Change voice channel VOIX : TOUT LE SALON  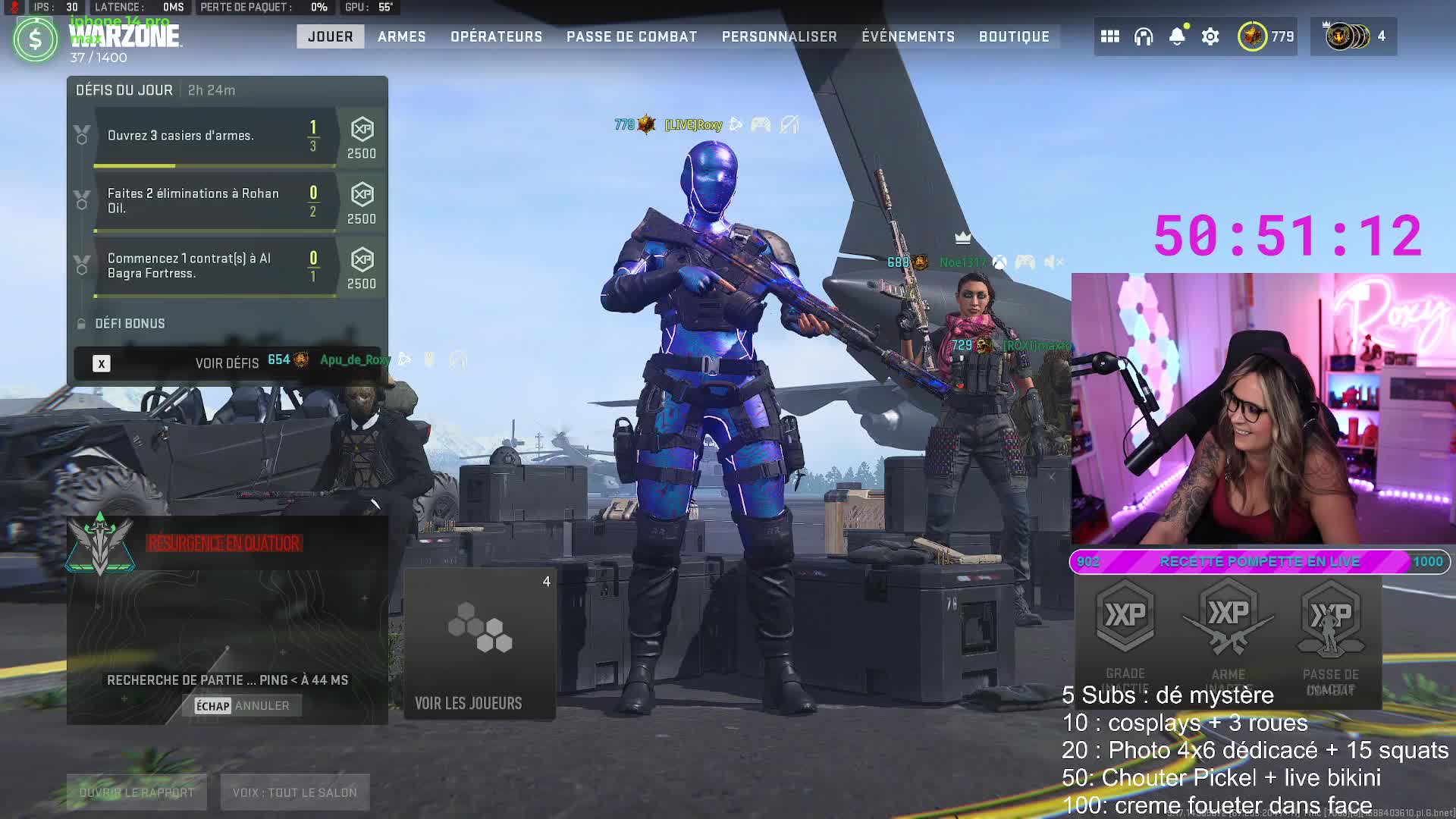[x=294, y=792]
